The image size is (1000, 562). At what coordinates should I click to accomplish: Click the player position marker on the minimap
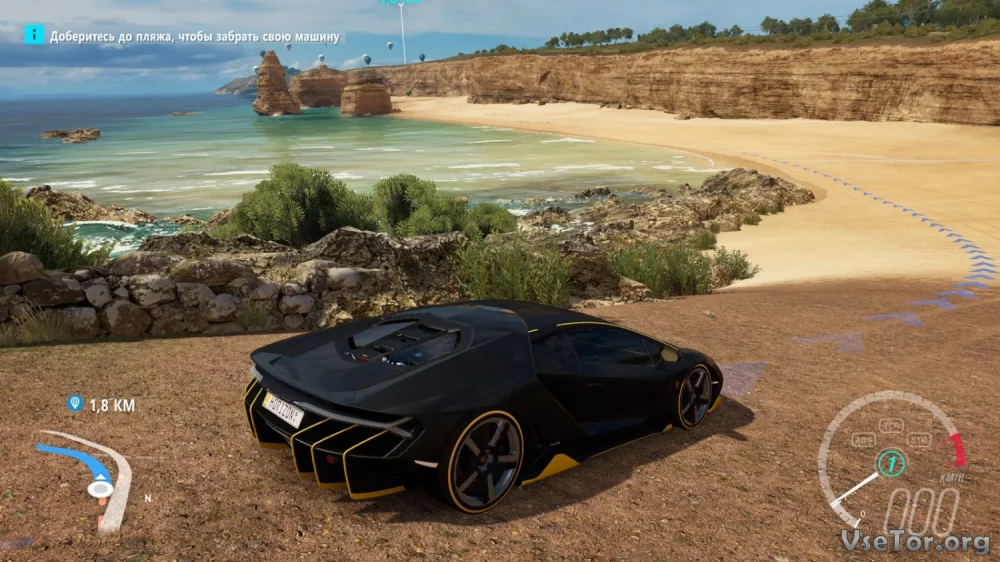[x=99, y=488]
